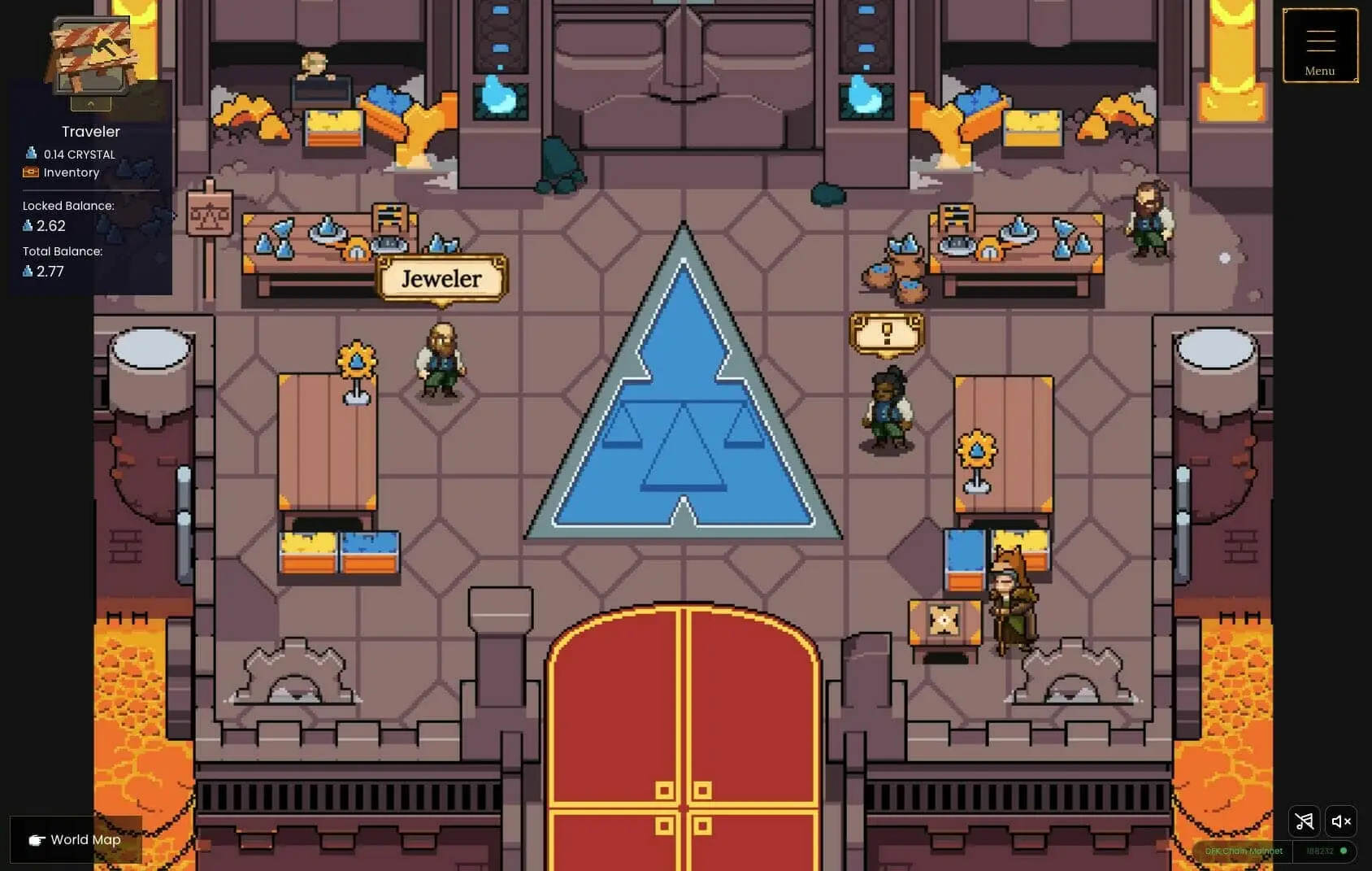The width and height of the screenshot is (1372, 871).
Task: Unmute the sound effects
Action: click(1340, 821)
